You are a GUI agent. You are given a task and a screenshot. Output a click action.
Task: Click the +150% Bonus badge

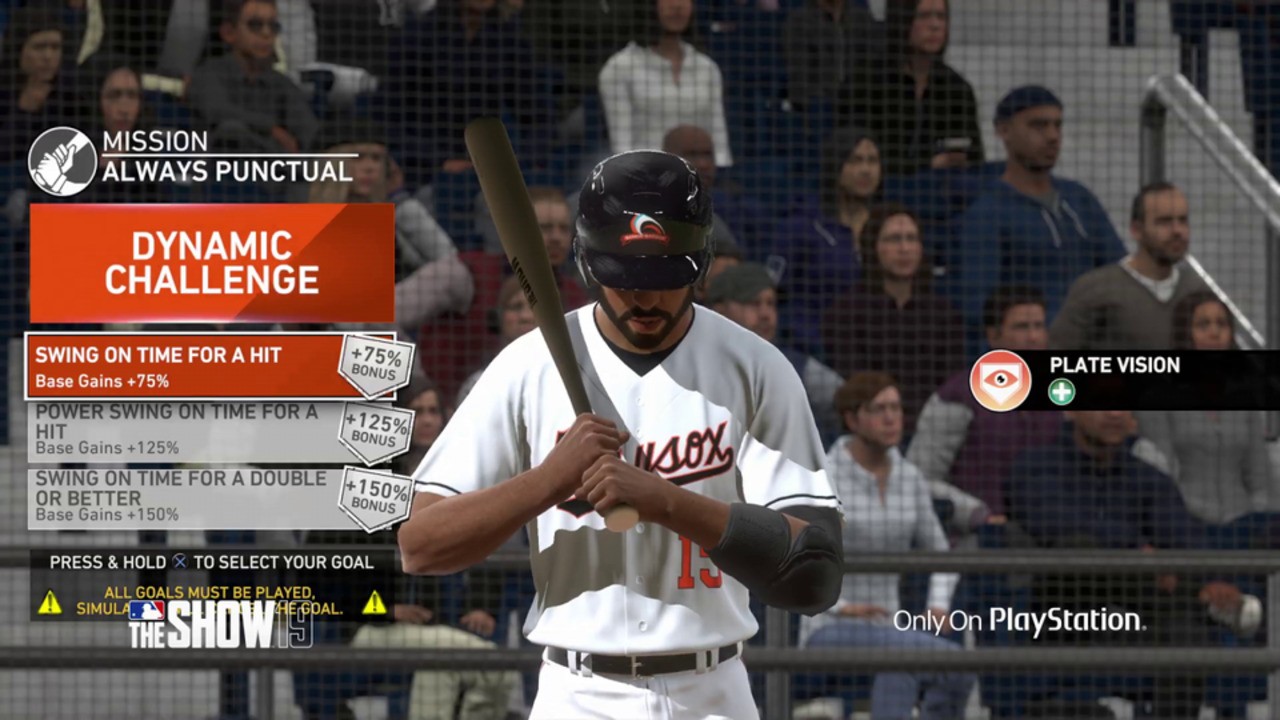tap(376, 497)
